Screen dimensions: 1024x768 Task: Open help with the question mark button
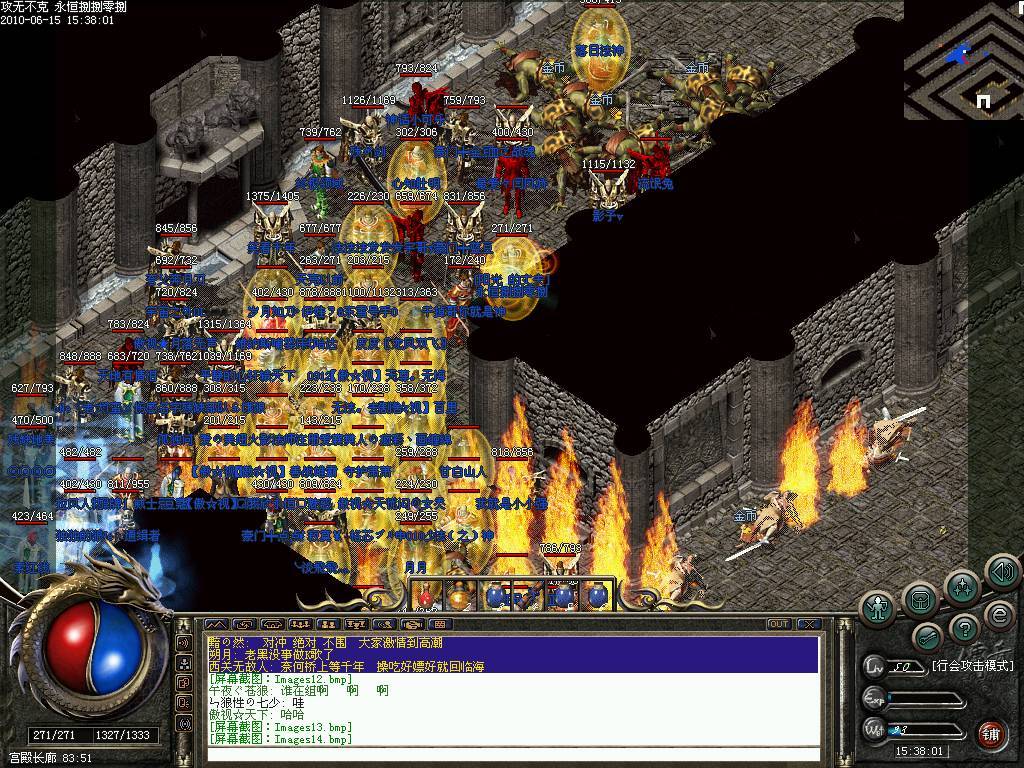coord(962,627)
